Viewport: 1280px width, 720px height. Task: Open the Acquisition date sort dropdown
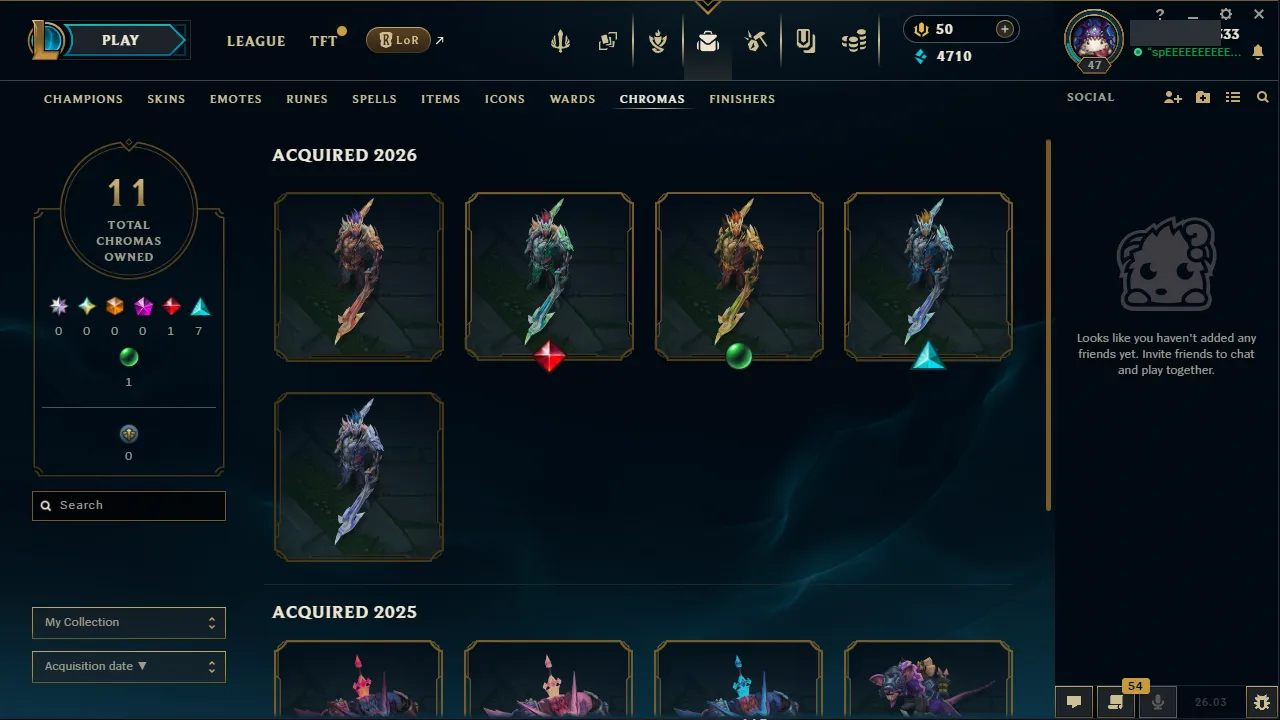click(x=128, y=666)
